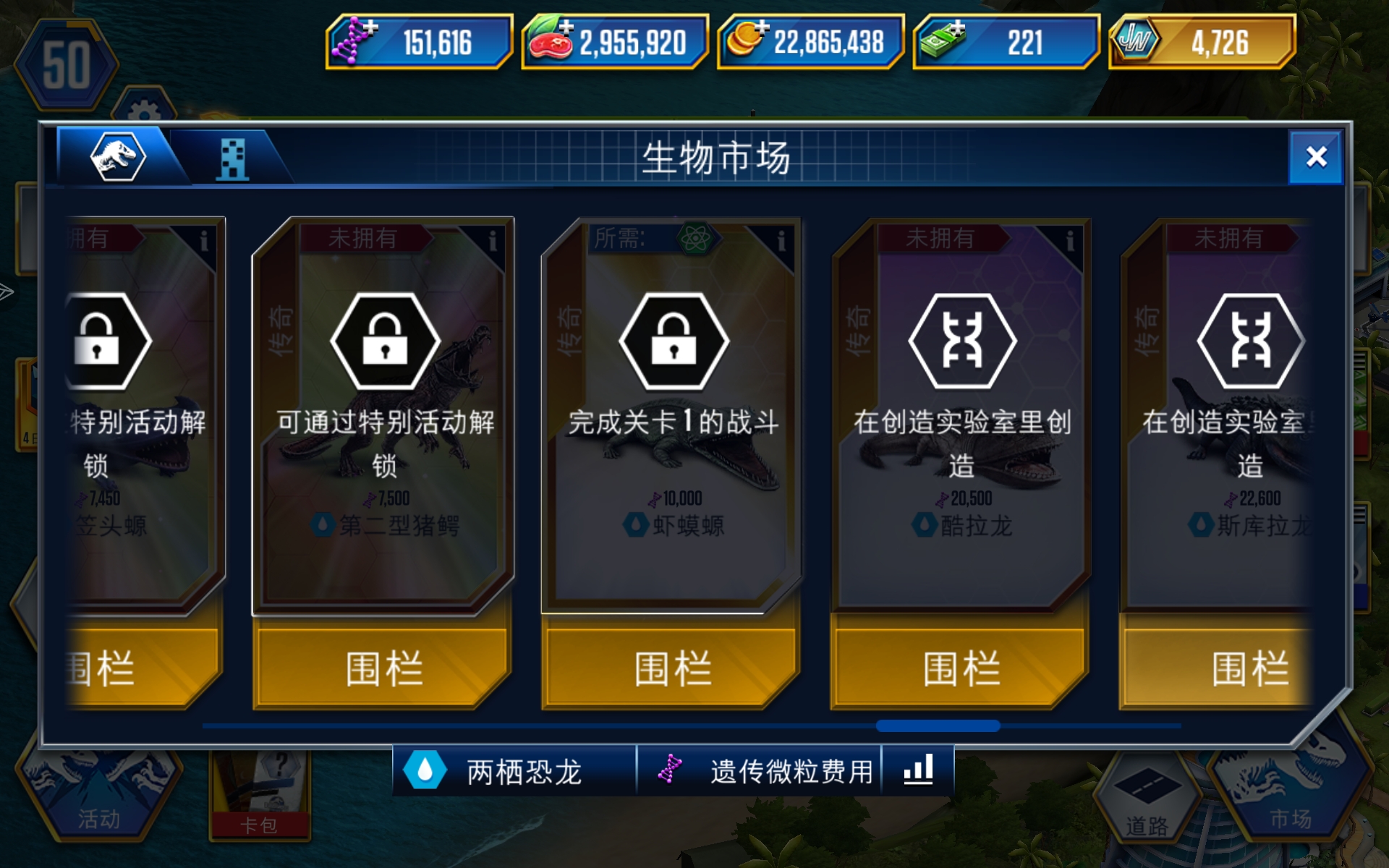
Task: Open the info icon on the 虾蟆螈 card
Action: [780, 239]
